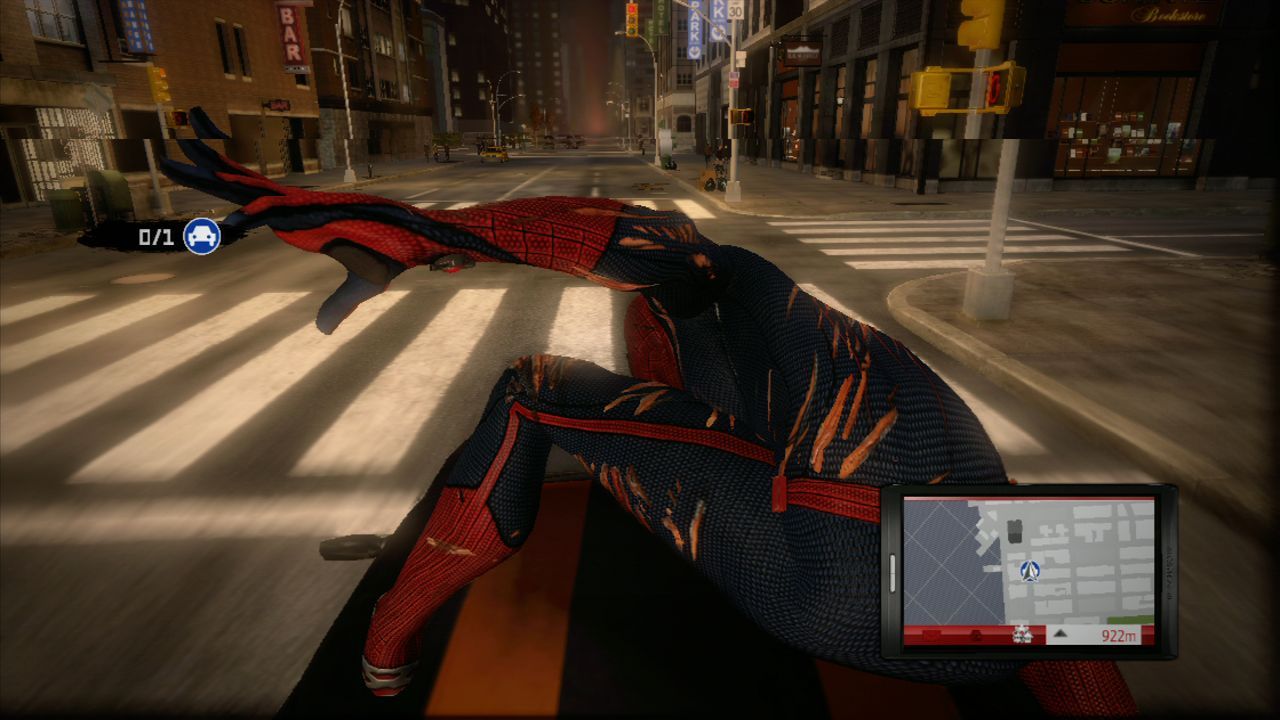
Task: Click the blue car objective icon
Action: coord(200,238)
